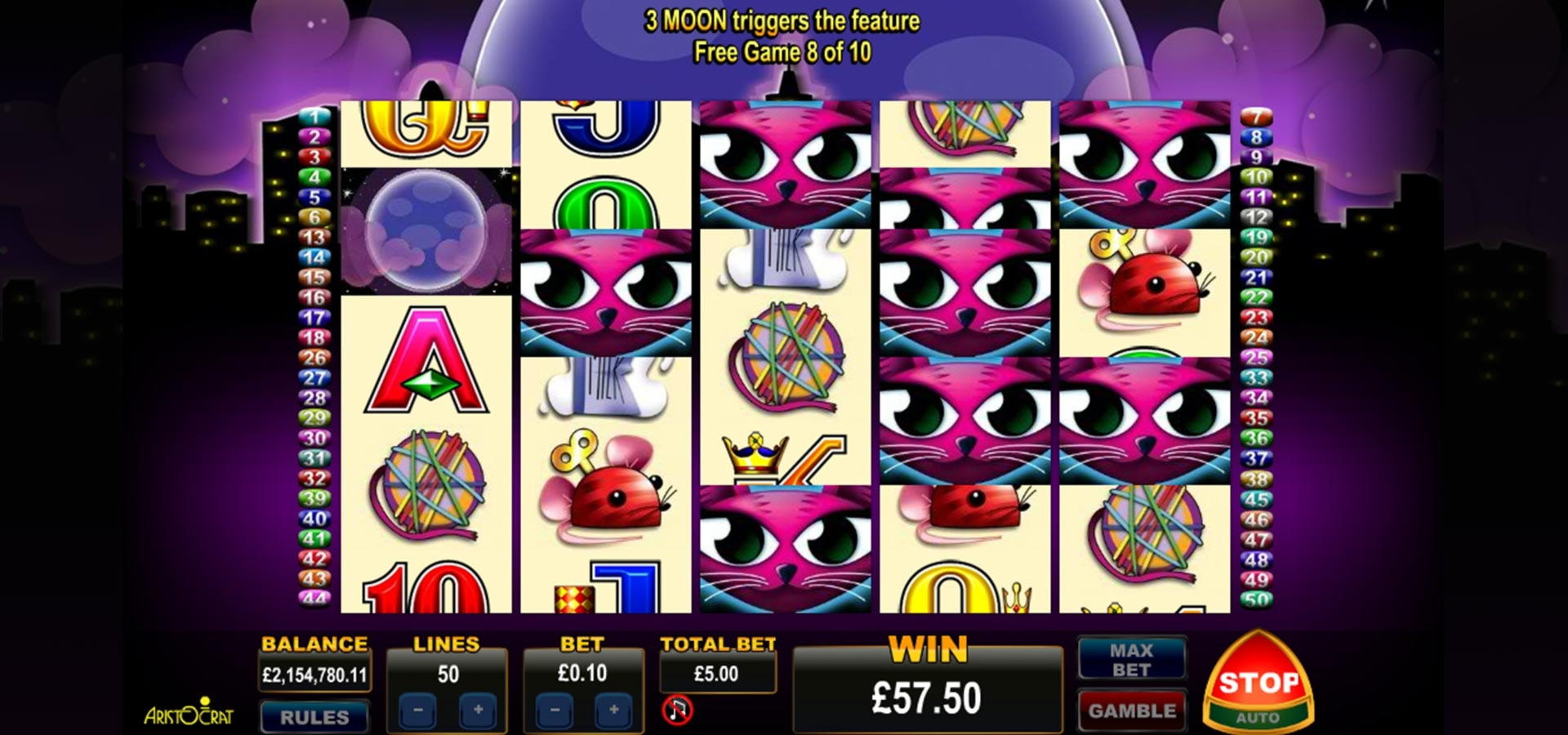Select payline number 1 marker

[x=314, y=117]
